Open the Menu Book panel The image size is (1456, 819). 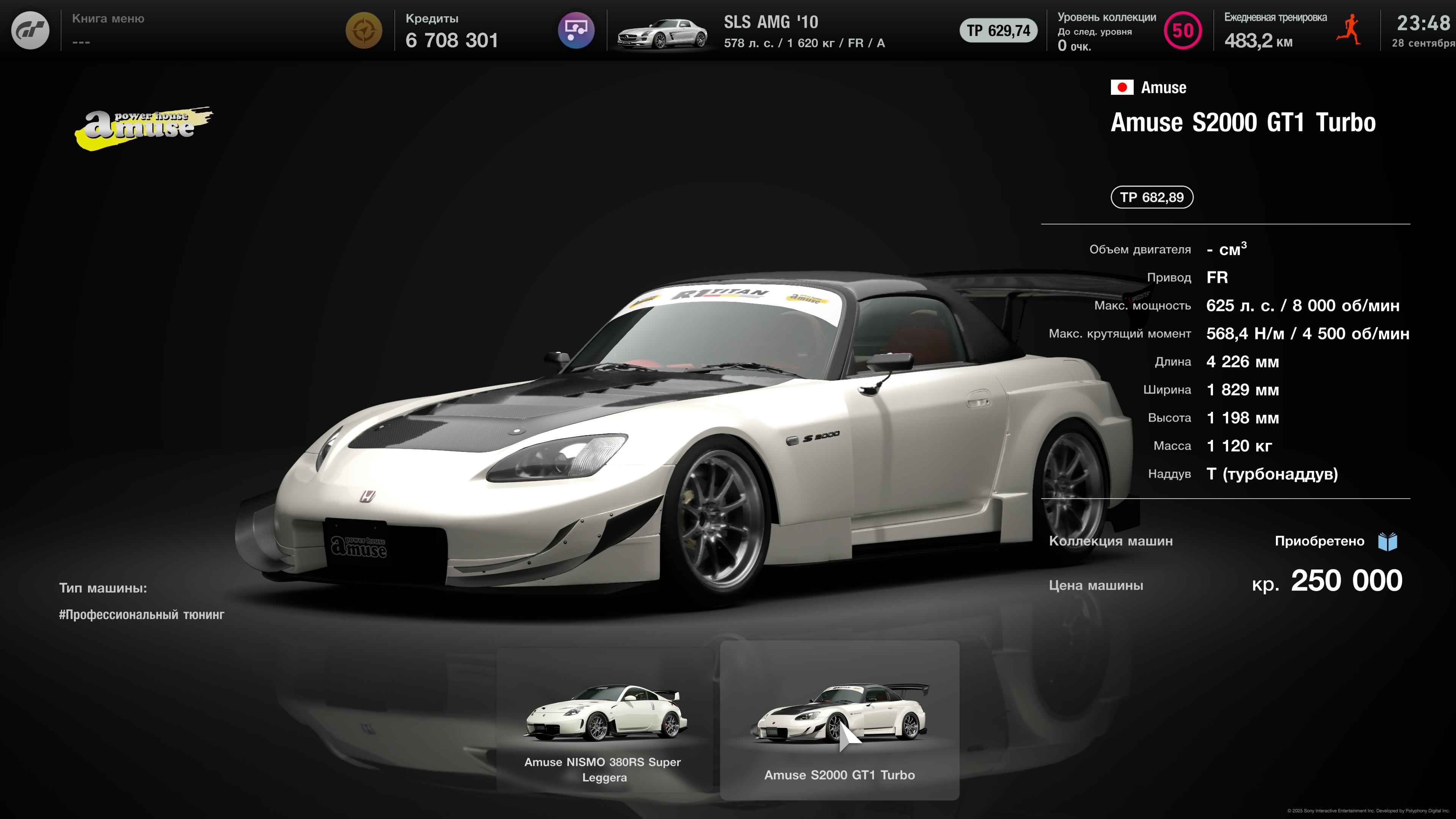108,30
